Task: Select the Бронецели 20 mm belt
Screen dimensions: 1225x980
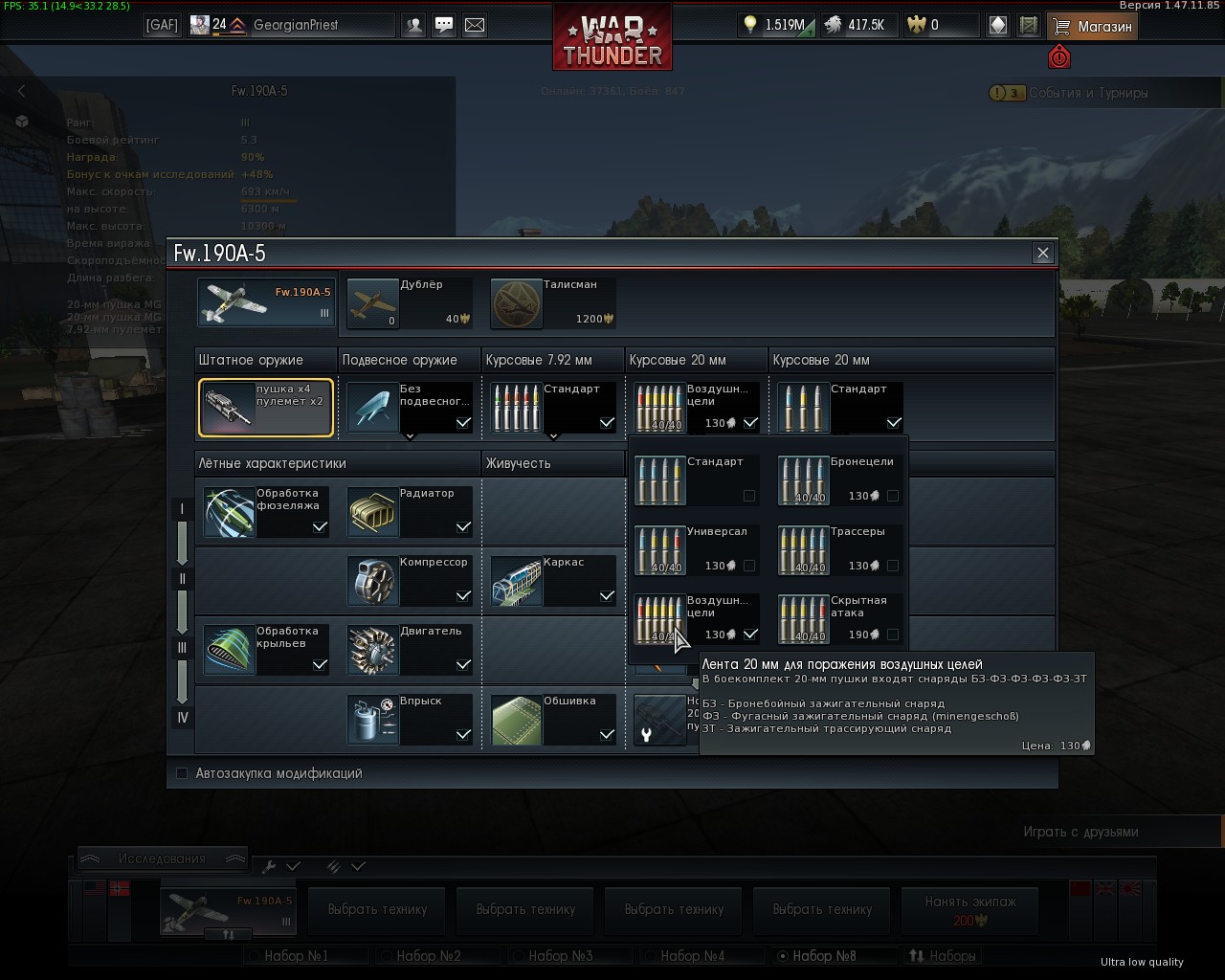Action: coord(839,479)
